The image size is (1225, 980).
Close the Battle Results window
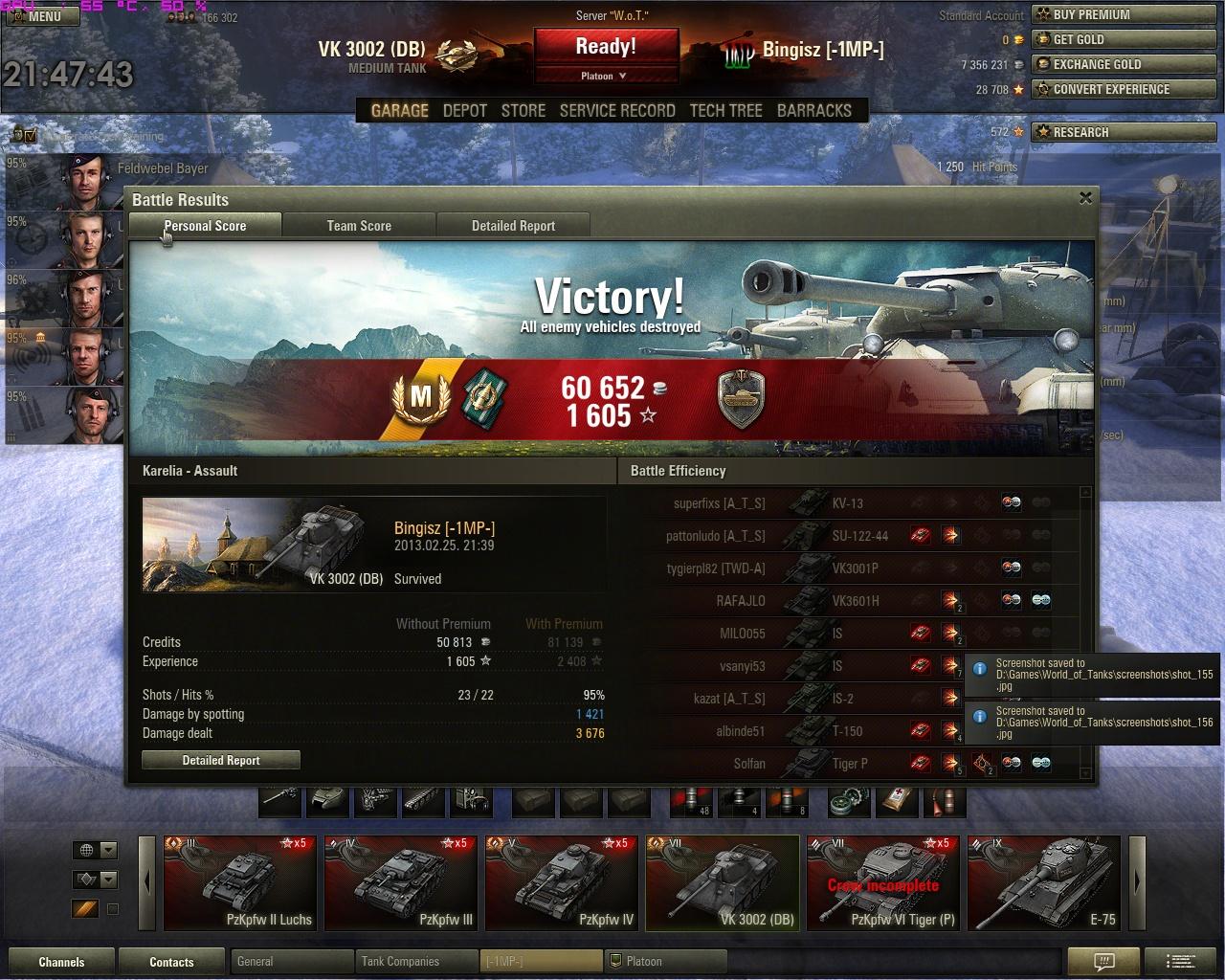(1085, 198)
